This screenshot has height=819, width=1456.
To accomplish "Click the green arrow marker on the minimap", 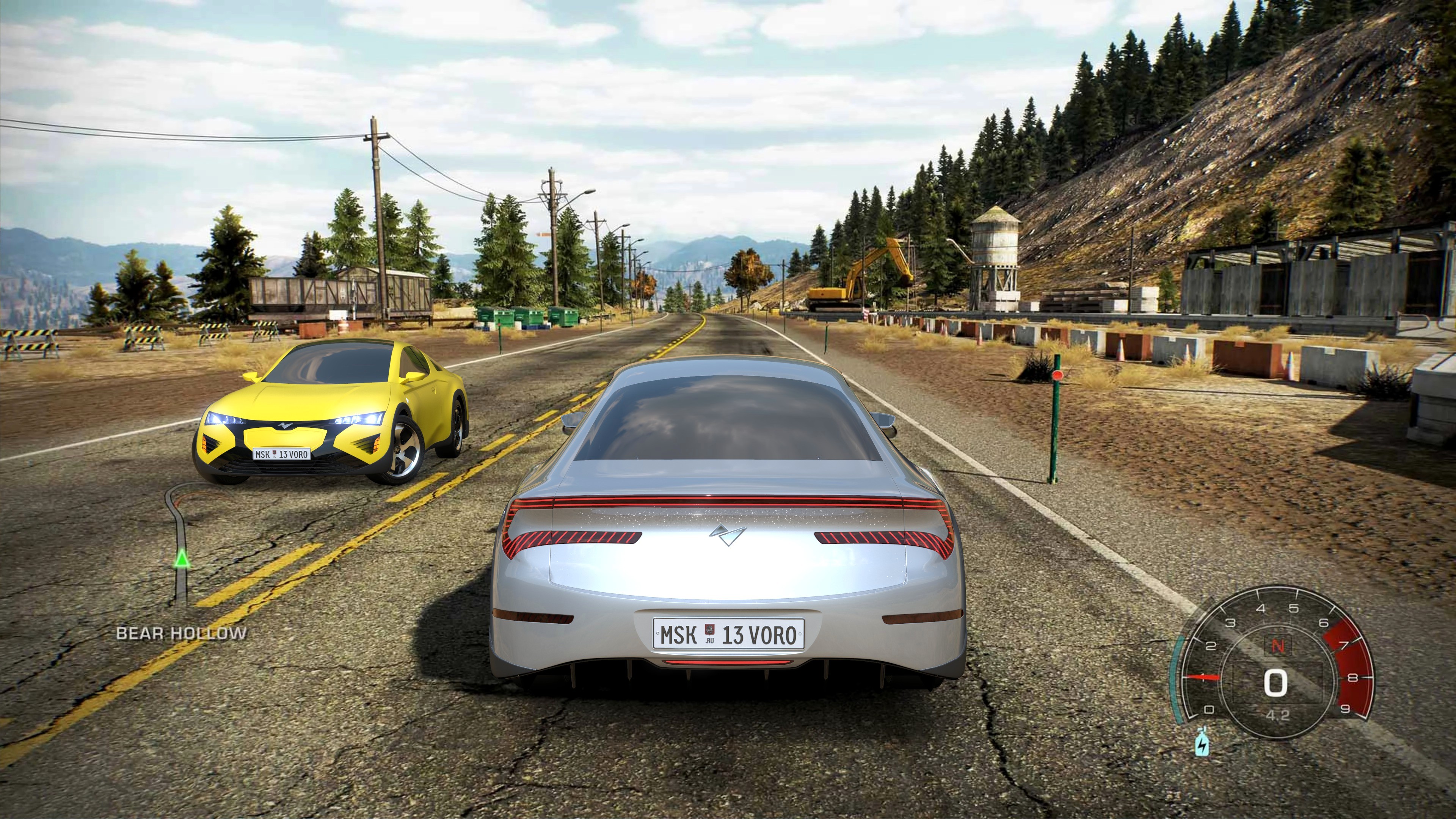I will [x=182, y=559].
